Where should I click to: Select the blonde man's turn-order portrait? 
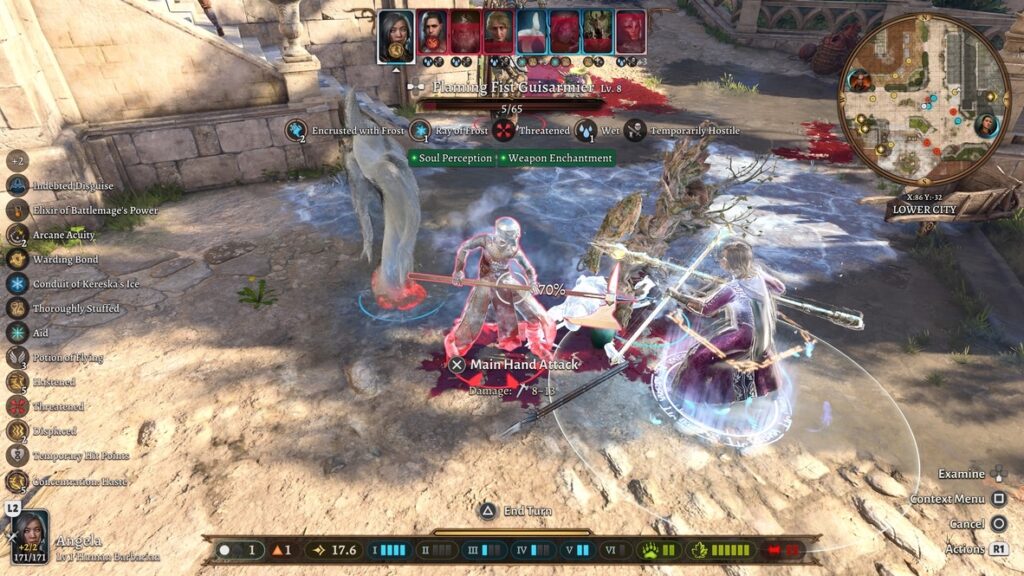pos(498,33)
